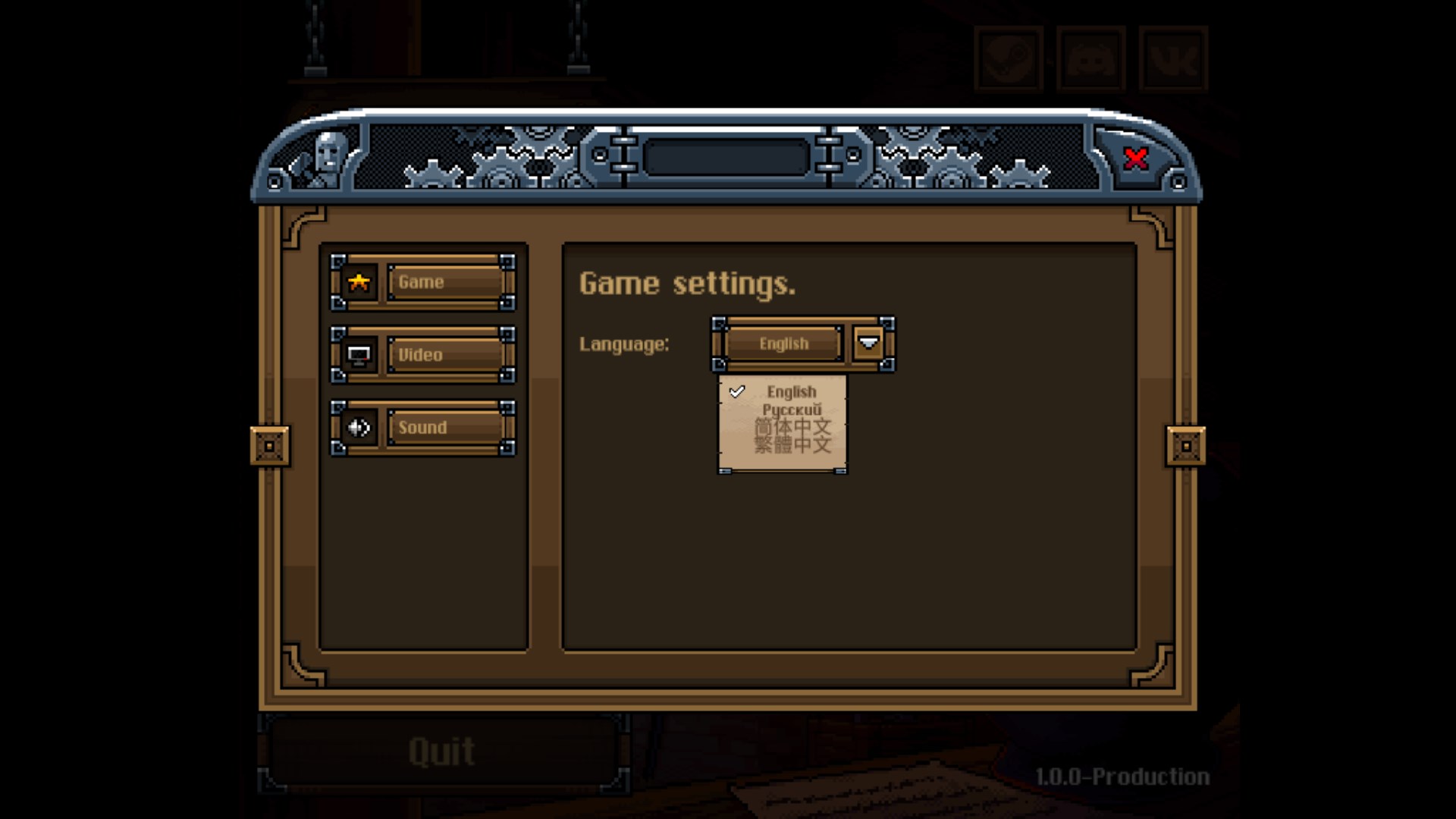Select Русский from the language list
Viewport: 1456px width, 819px height.
[x=791, y=409]
